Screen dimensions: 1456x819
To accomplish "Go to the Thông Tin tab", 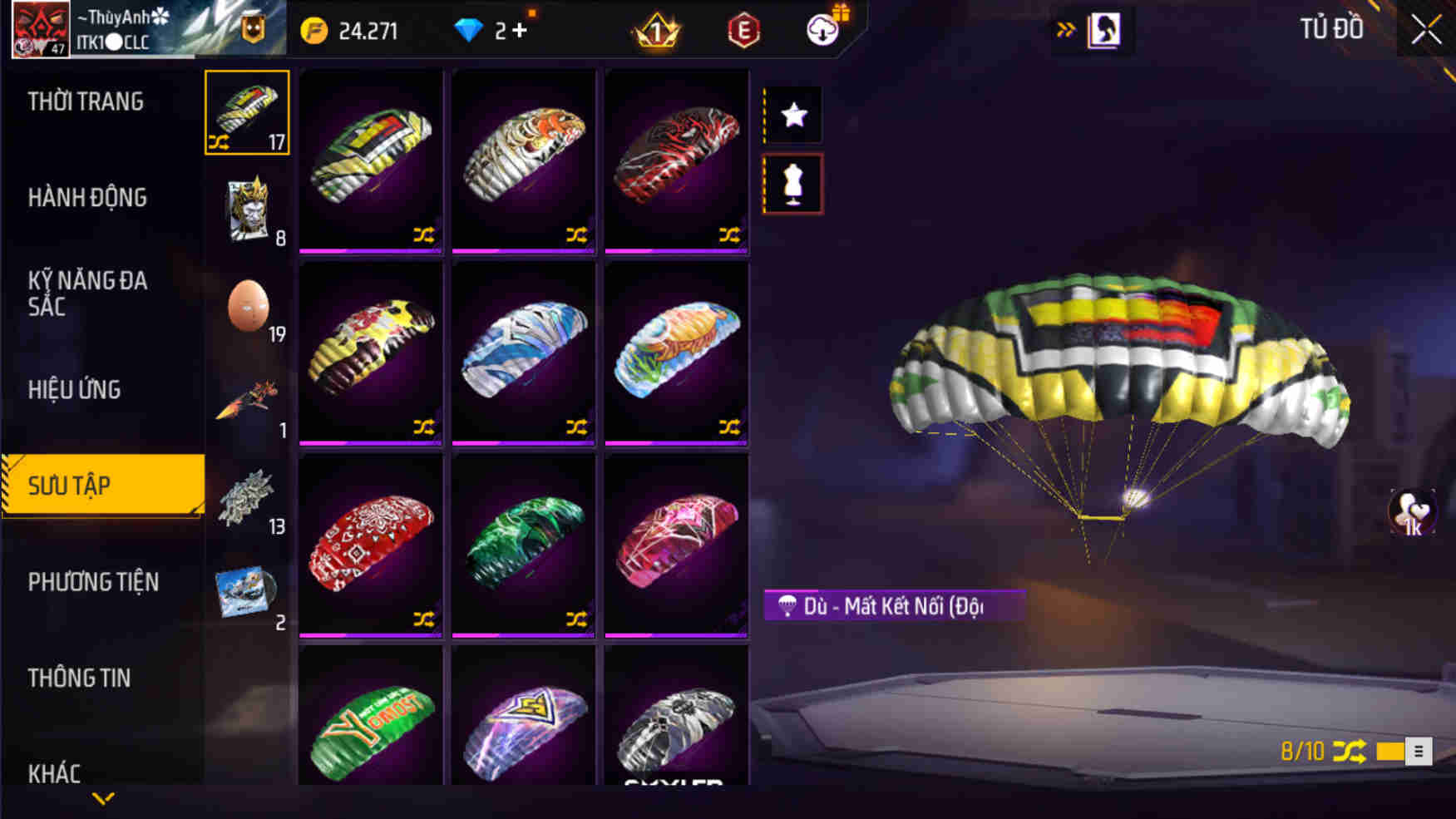I will tap(80, 678).
